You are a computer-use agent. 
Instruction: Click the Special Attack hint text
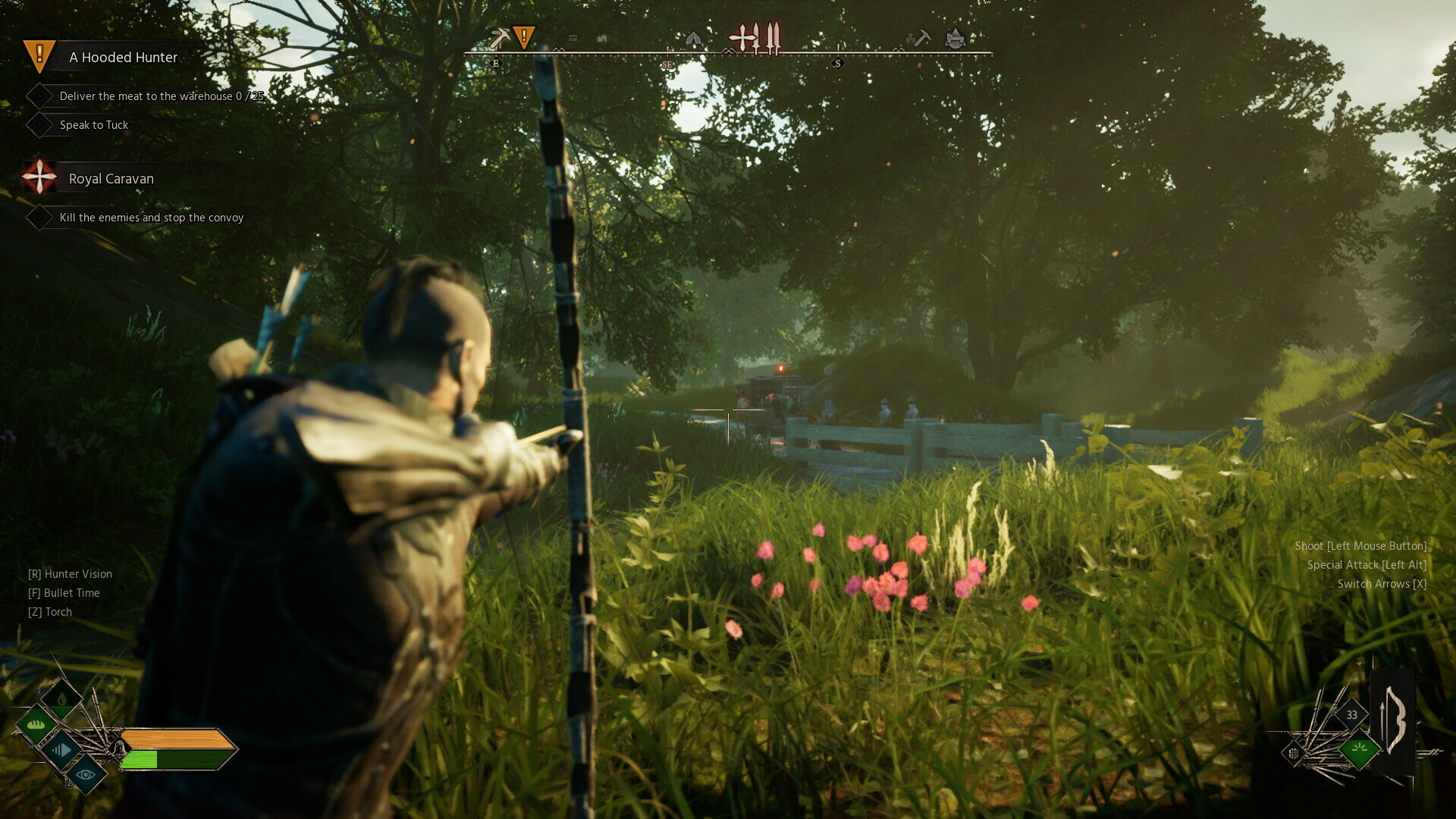(x=1367, y=565)
